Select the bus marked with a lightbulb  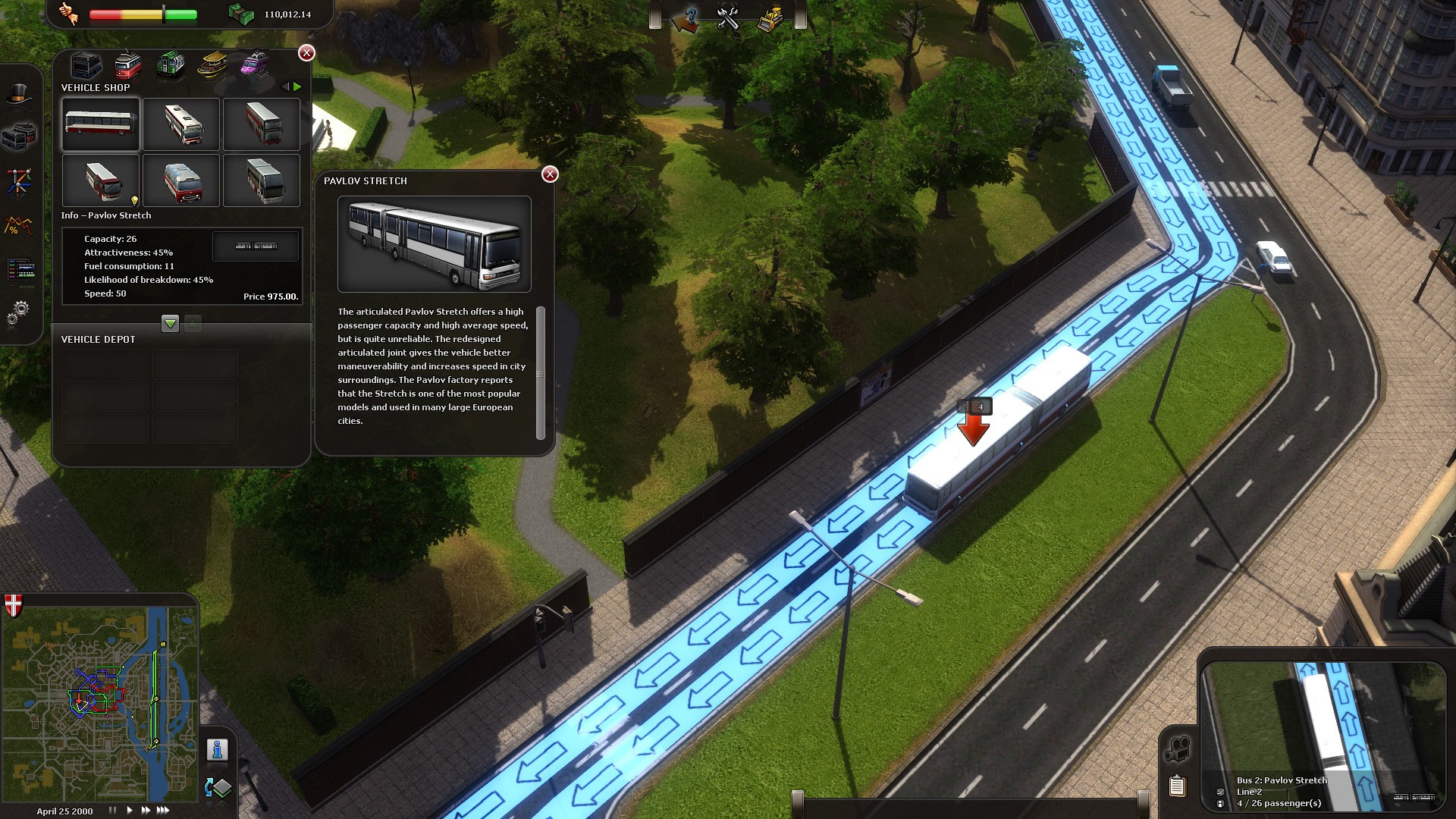[x=101, y=180]
